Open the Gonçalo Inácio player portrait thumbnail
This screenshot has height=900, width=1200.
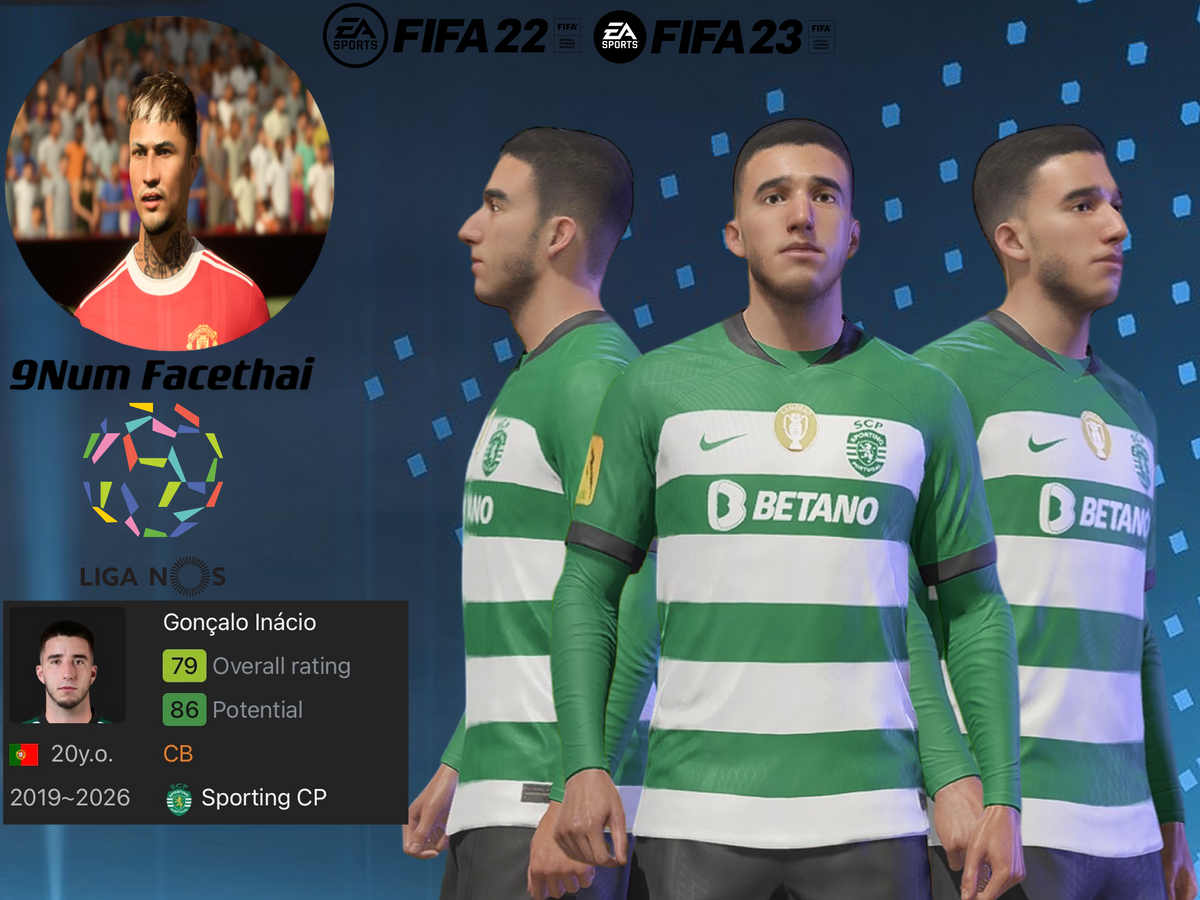pos(67,664)
